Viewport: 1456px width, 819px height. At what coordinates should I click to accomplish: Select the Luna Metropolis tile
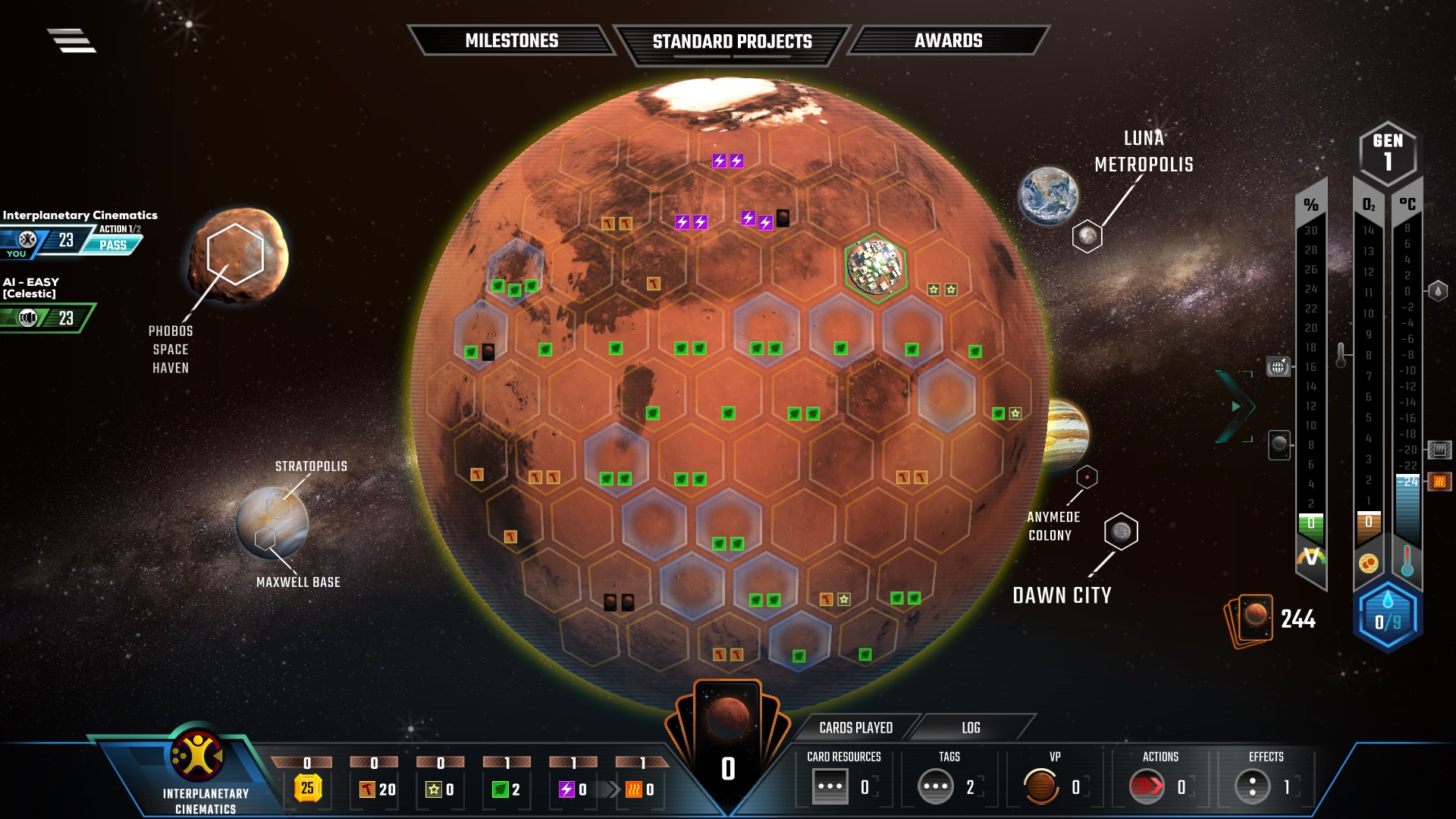point(1087,237)
